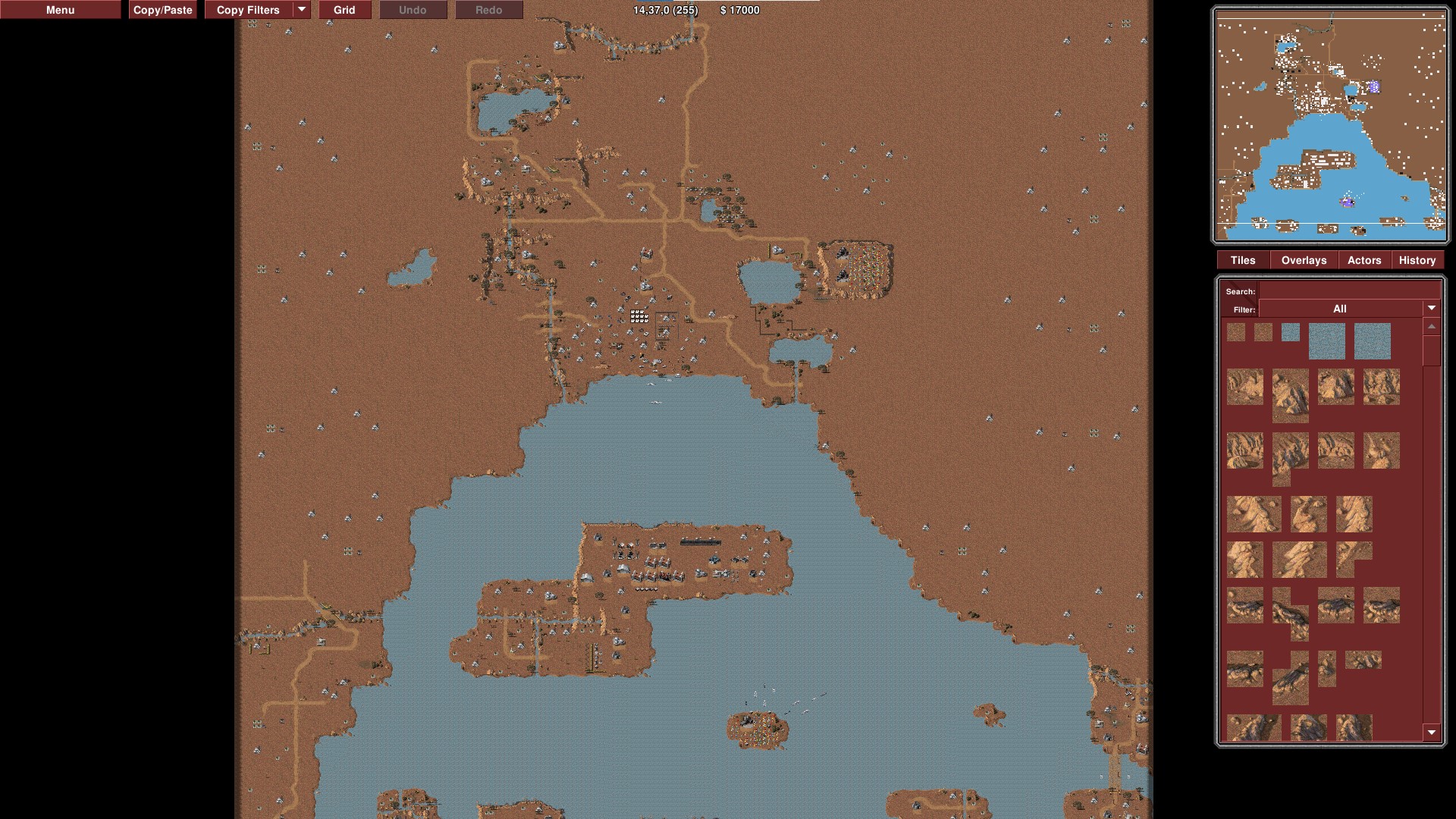Switch to the Actors tab
This screenshot has height=819, width=1456.
1364,260
